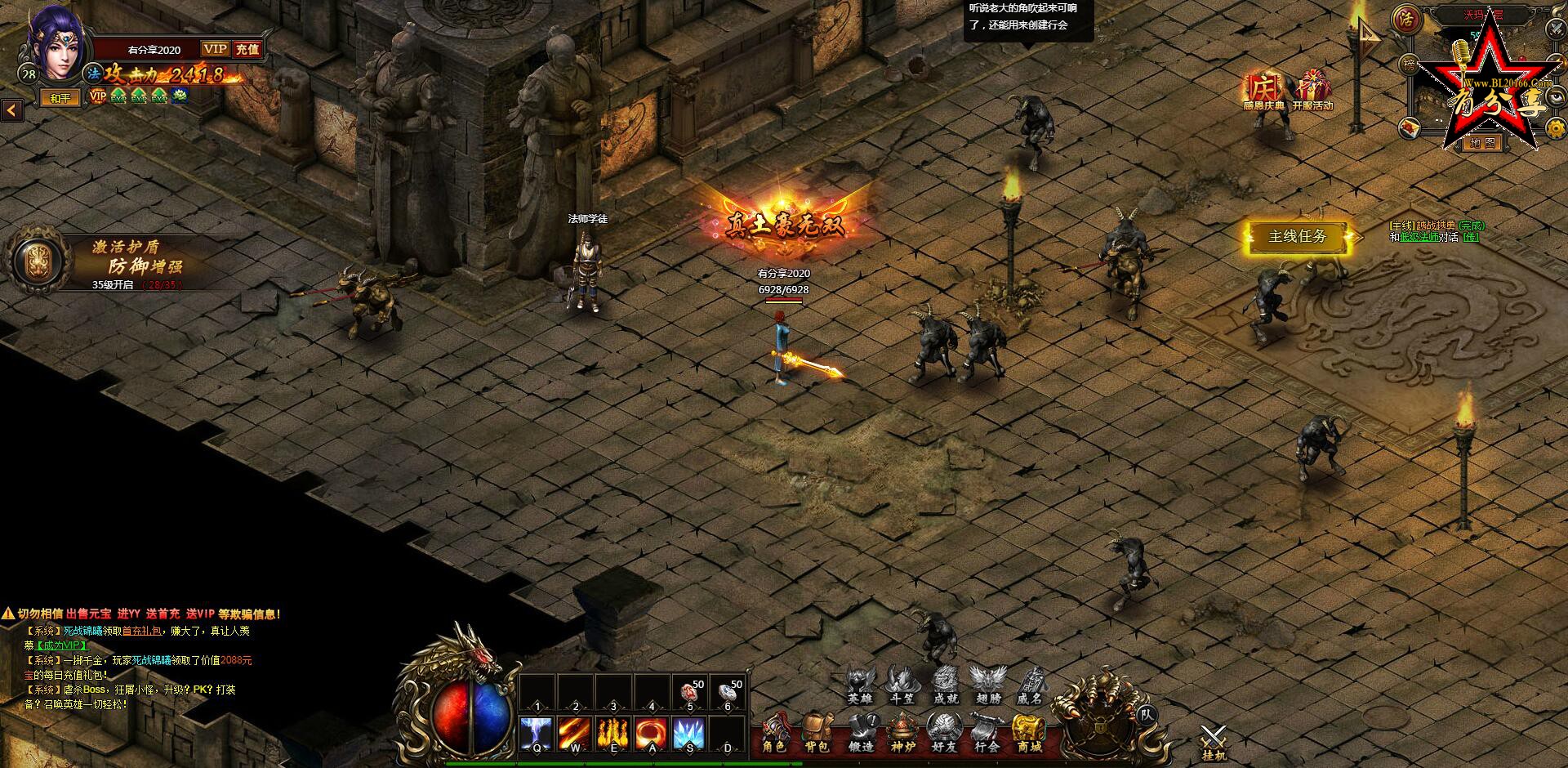The height and width of the screenshot is (768, 1568).
Task: Open the 角色 character menu
Action: click(x=773, y=731)
